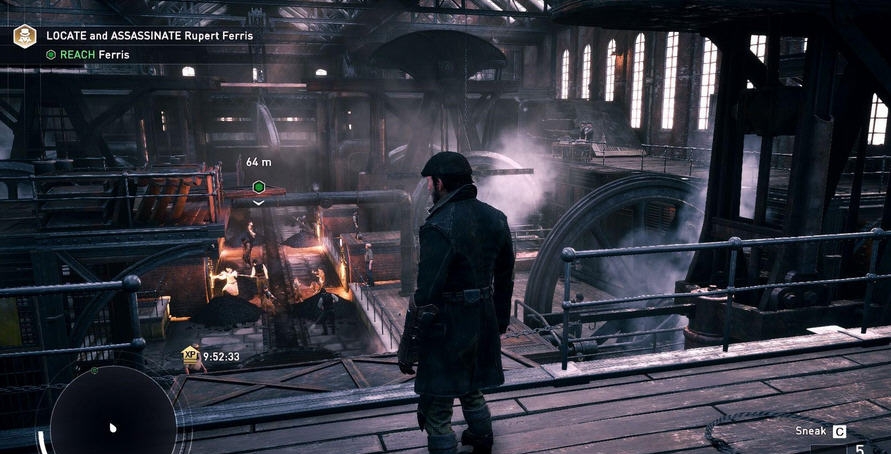Image resolution: width=891 pixels, height=454 pixels.
Task: Select the Locate and Assassinate Rupert Ferris objective
Action: [149, 36]
